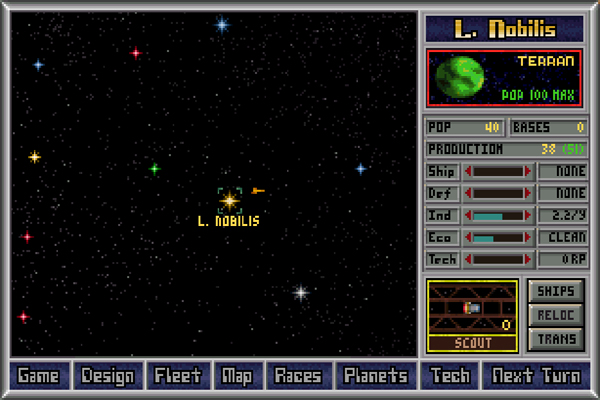
Task: Open the galaxy Map screen
Action: coord(237,376)
